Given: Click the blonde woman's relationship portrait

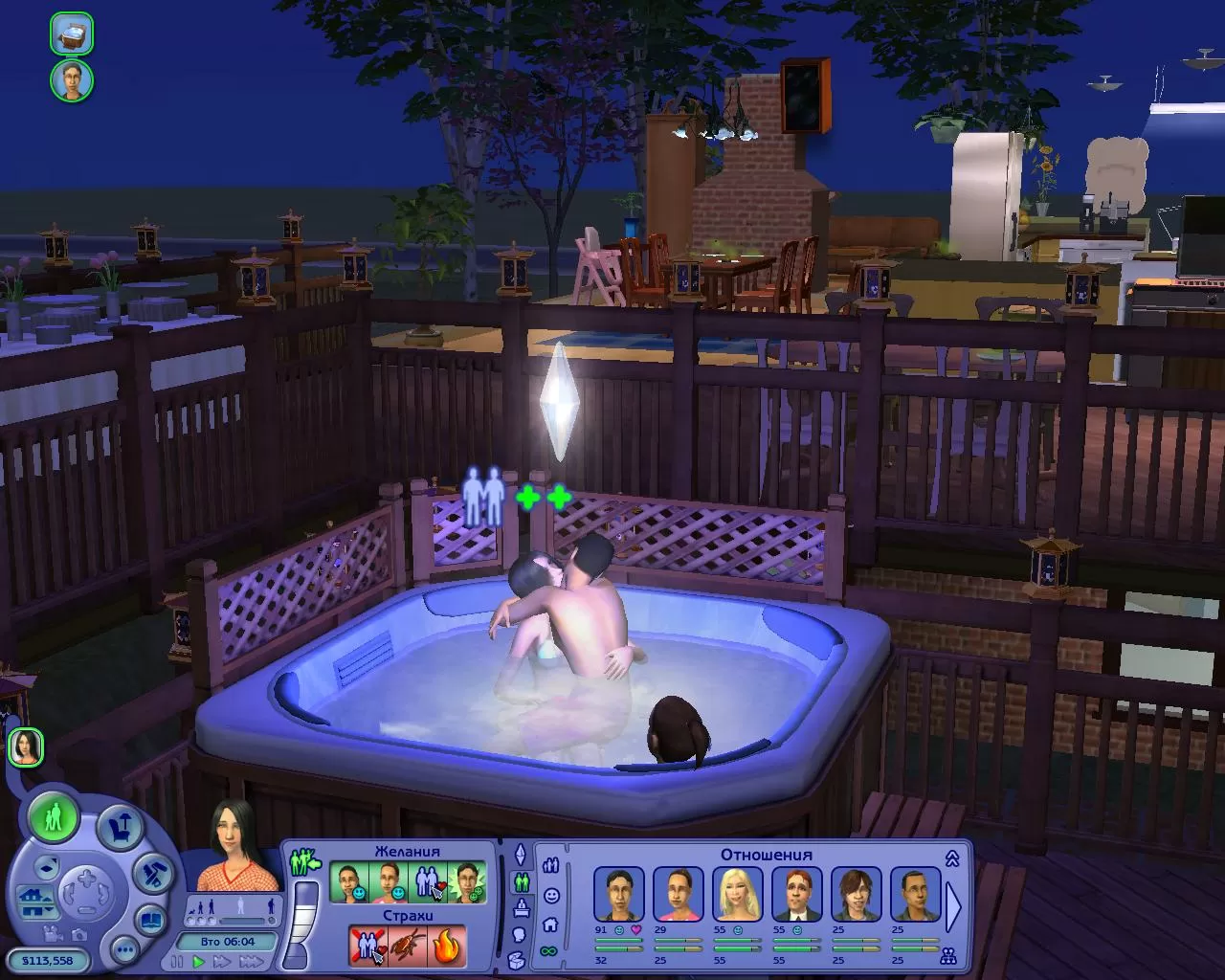Looking at the screenshot, I should [739, 894].
